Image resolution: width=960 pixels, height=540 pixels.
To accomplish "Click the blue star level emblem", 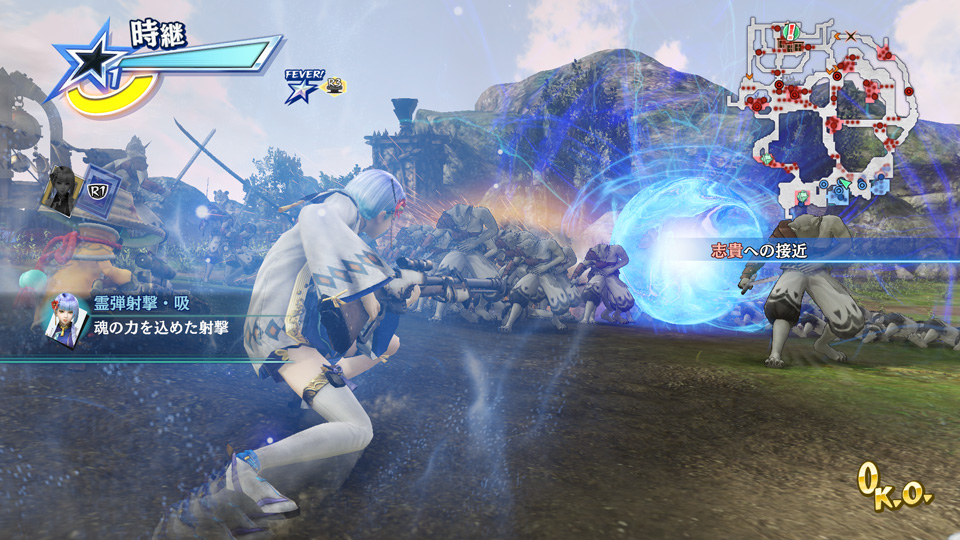I will point(92,62).
